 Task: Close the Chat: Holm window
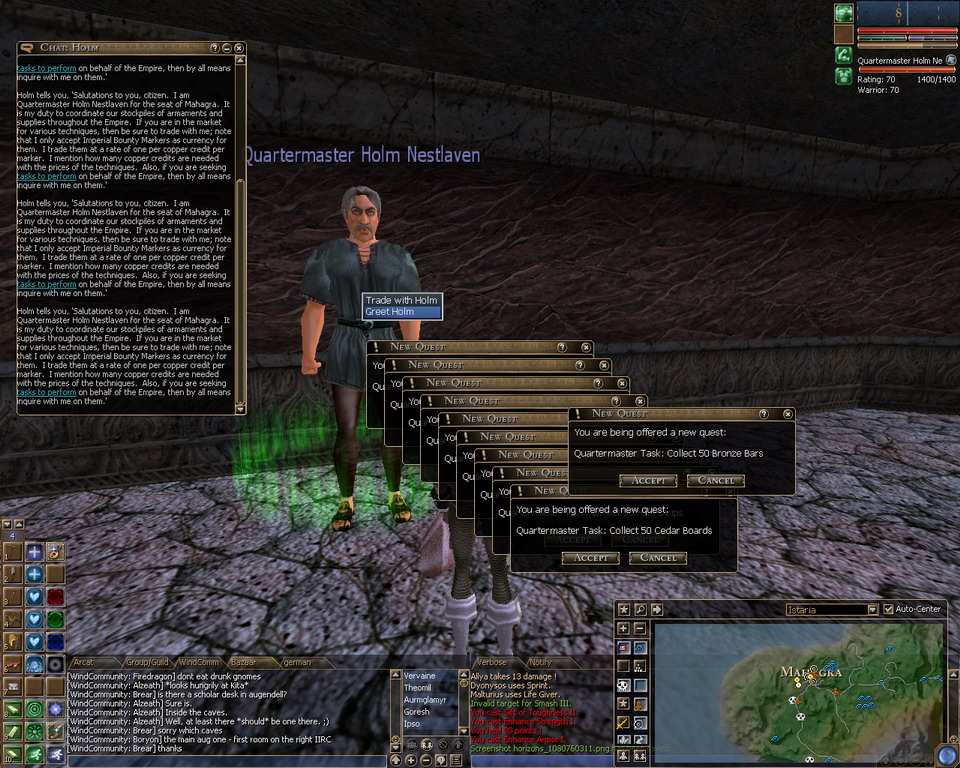tap(239, 48)
